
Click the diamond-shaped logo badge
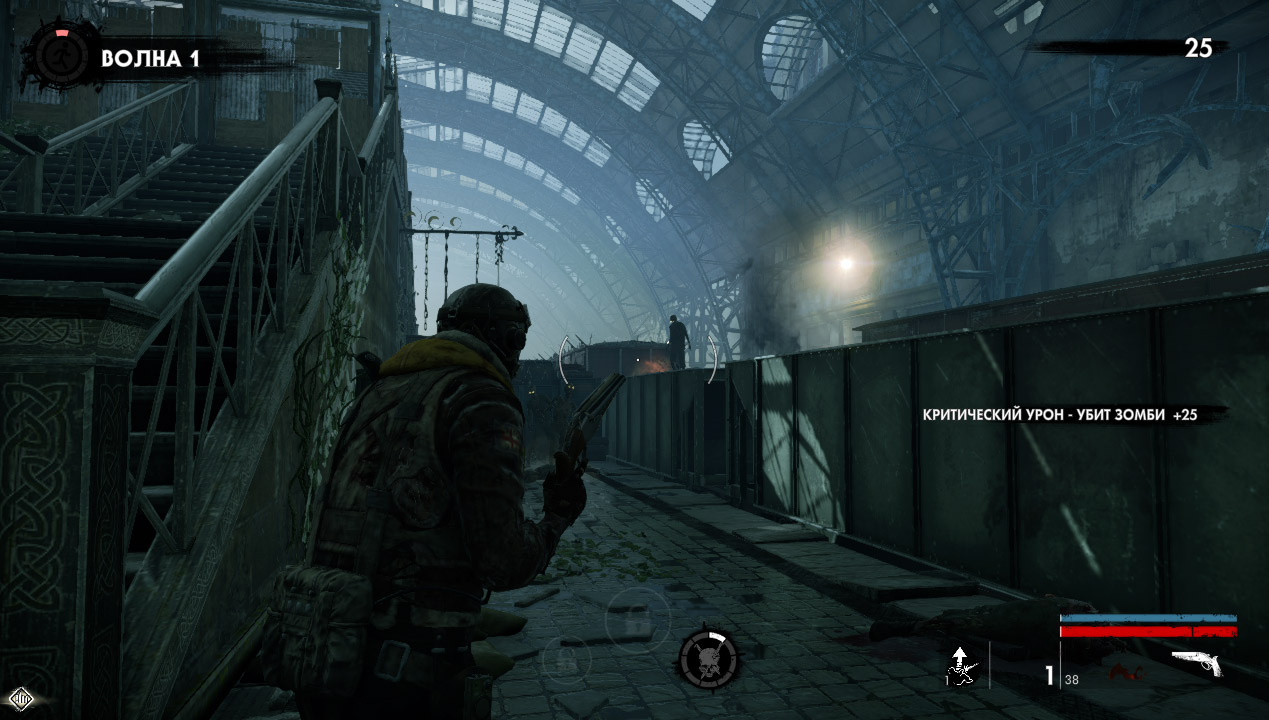tap(21, 697)
